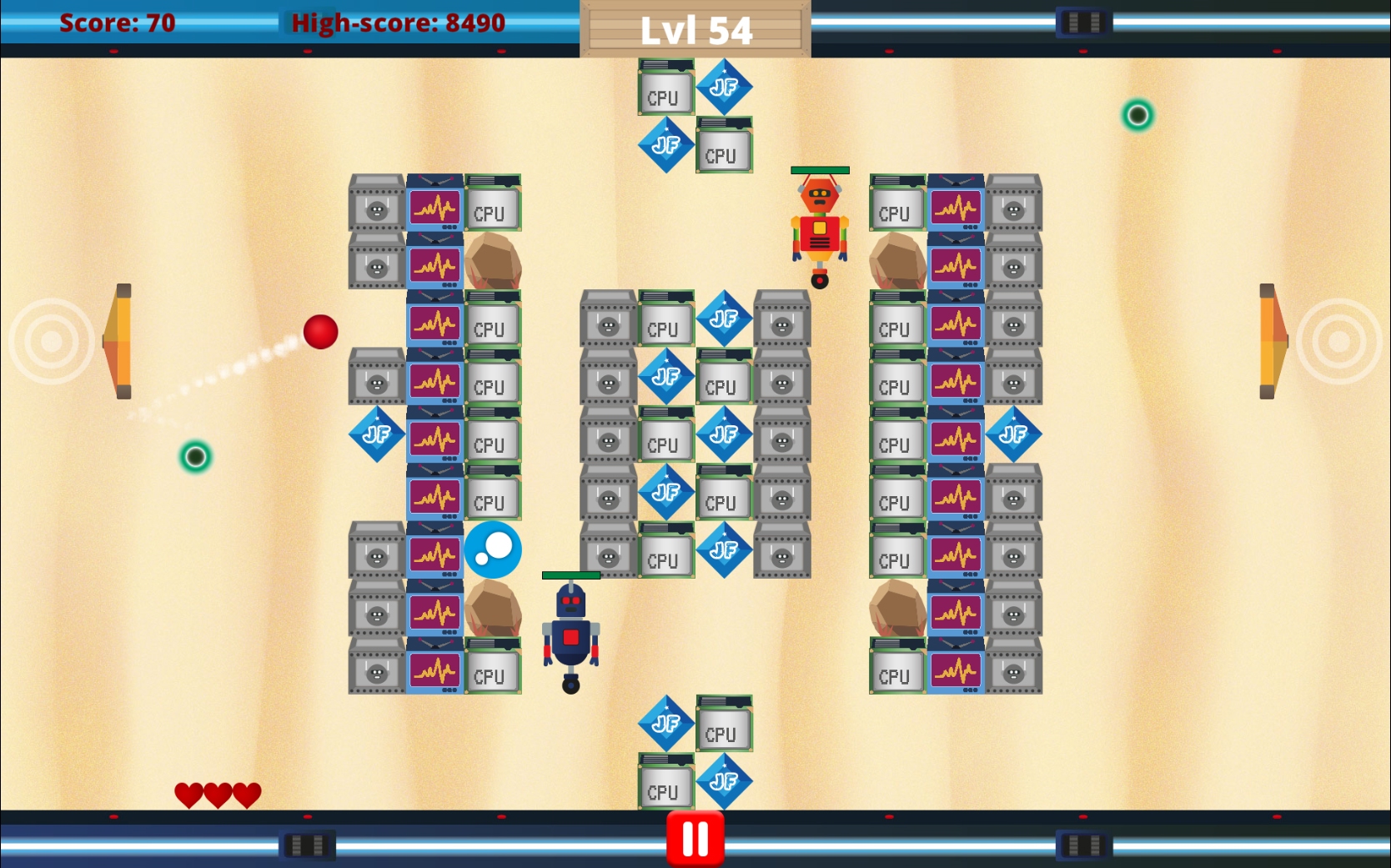This screenshot has height=868, width=1391.
Task: Toggle the JF diamond right of the right wall
Action: [1014, 434]
